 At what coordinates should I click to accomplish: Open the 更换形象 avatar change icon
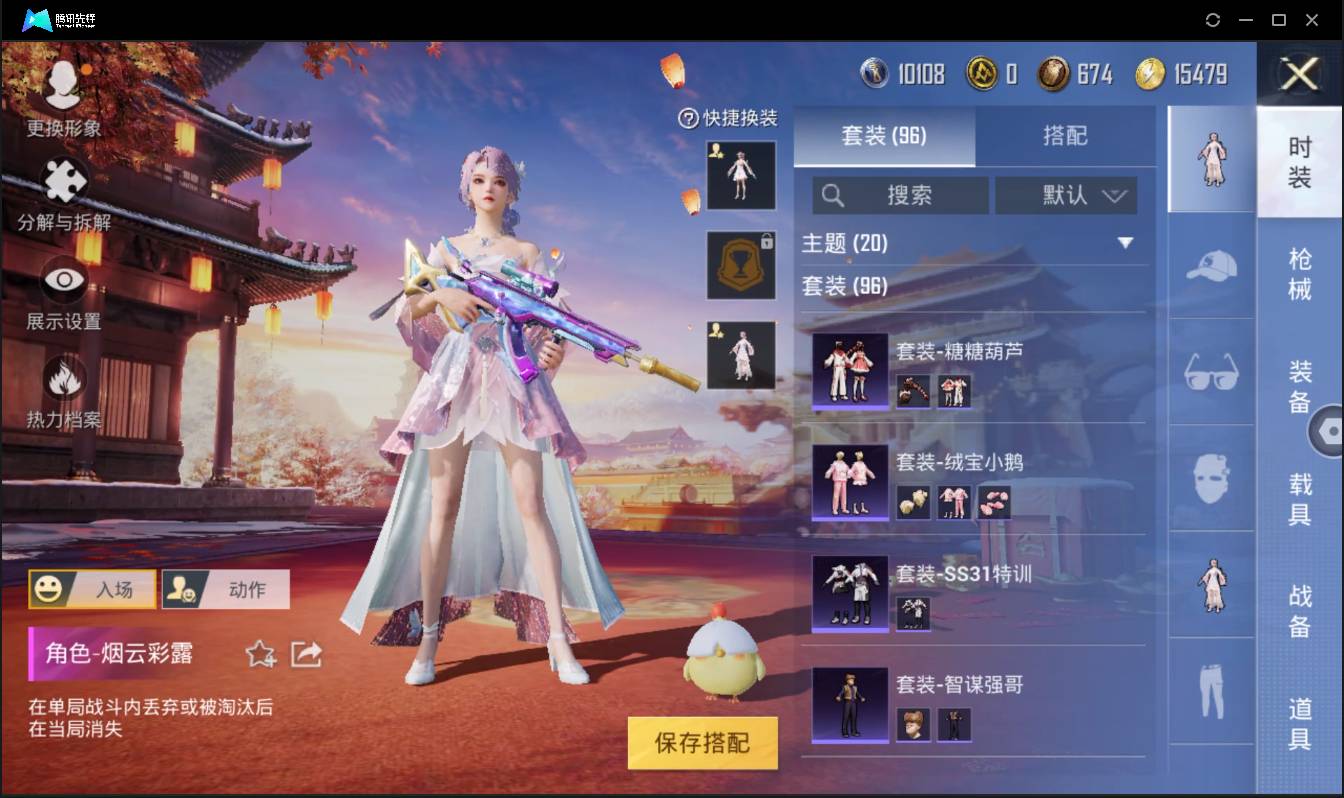tap(63, 83)
